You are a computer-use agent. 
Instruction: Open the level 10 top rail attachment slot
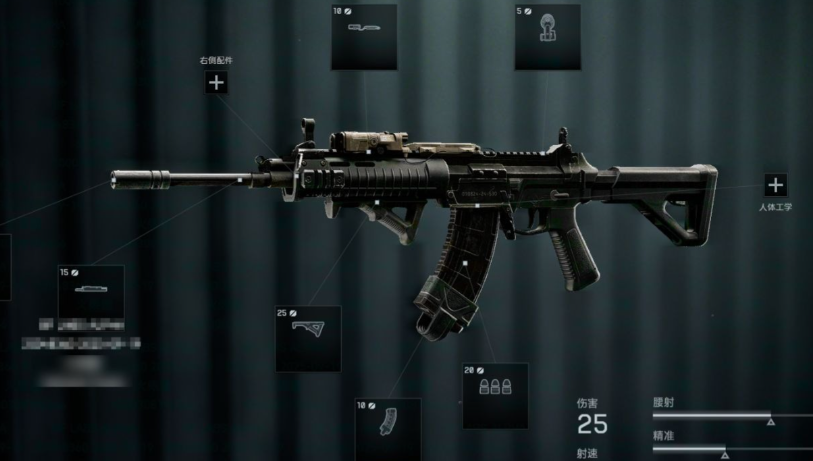(x=363, y=37)
